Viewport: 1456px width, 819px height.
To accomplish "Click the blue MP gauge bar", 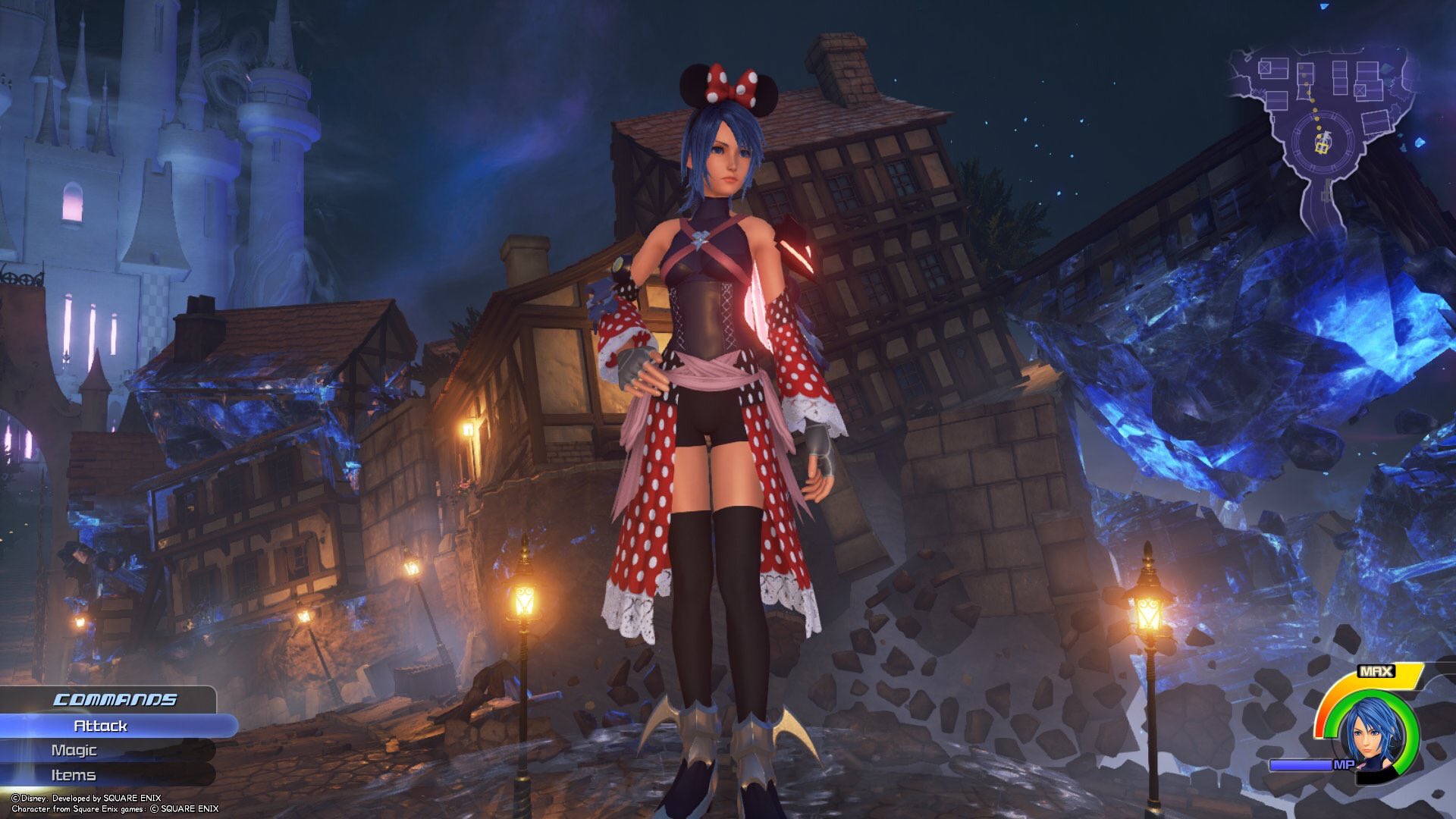I will click(1301, 764).
